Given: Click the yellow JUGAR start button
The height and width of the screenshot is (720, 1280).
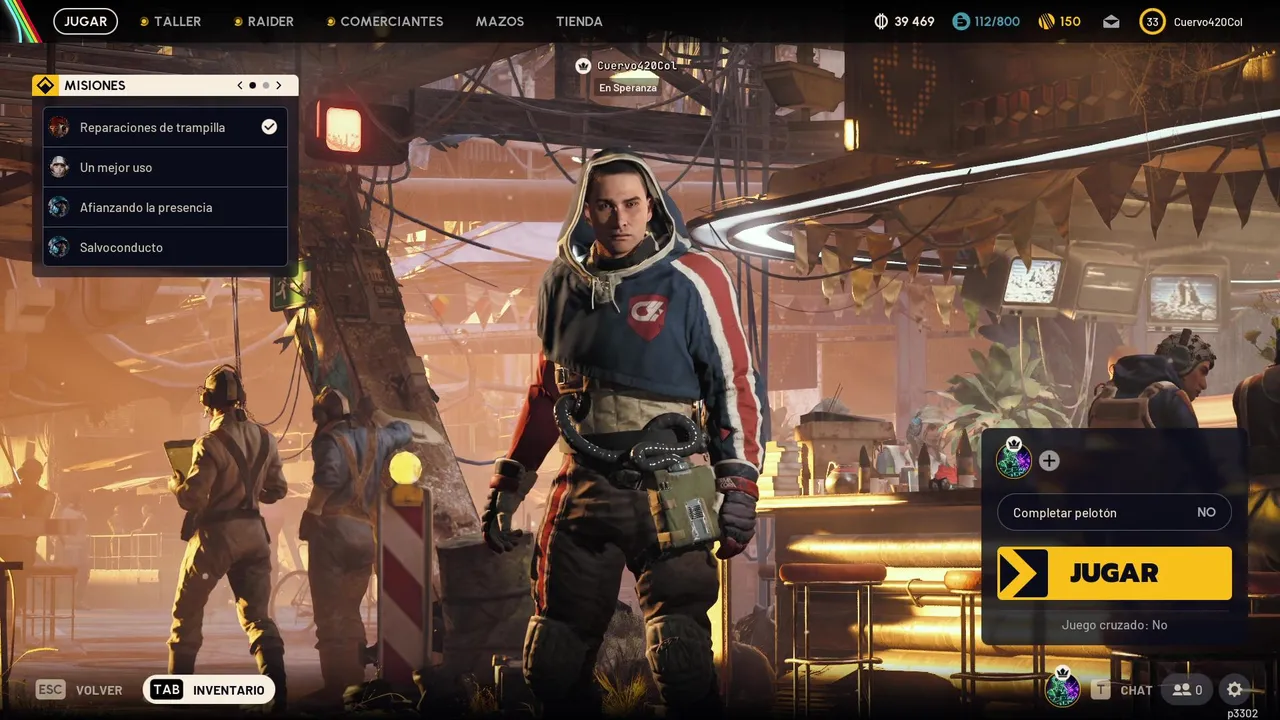Looking at the screenshot, I should pos(1114,573).
